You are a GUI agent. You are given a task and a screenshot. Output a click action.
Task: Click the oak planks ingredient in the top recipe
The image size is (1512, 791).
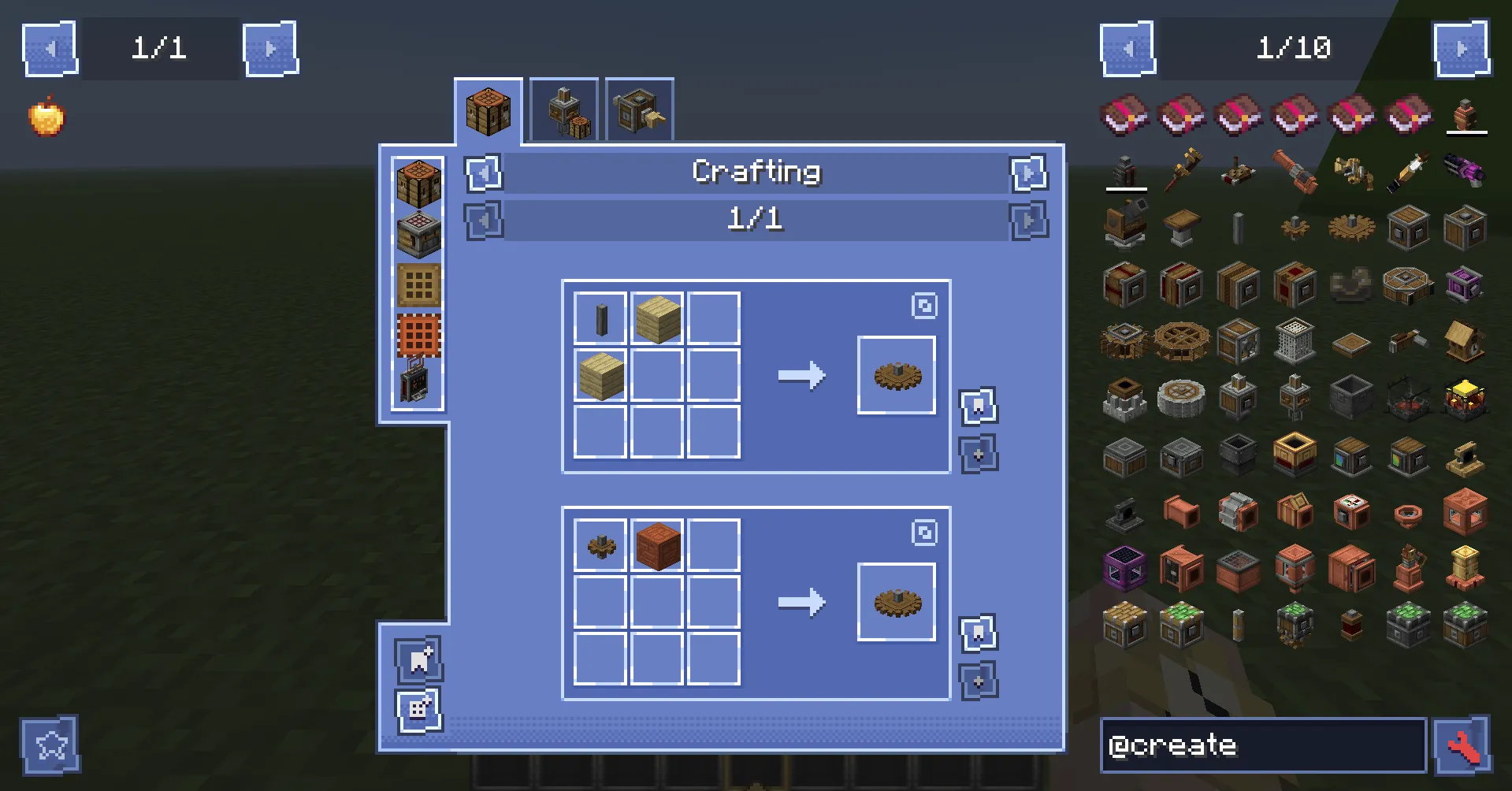(x=656, y=318)
